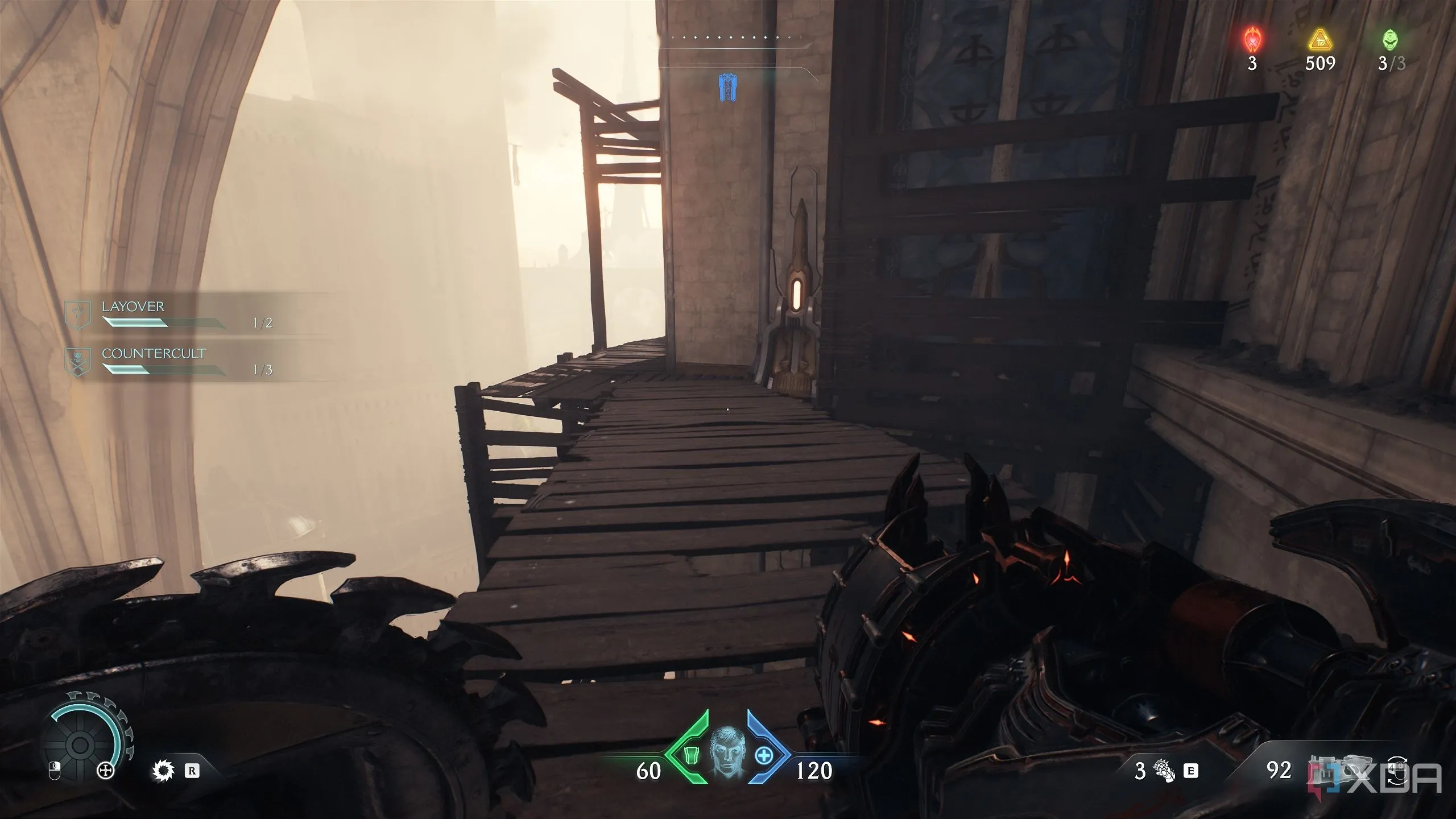Select the Layover challenge tracker
This screenshot has width=1456, height=819.
(171, 313)
